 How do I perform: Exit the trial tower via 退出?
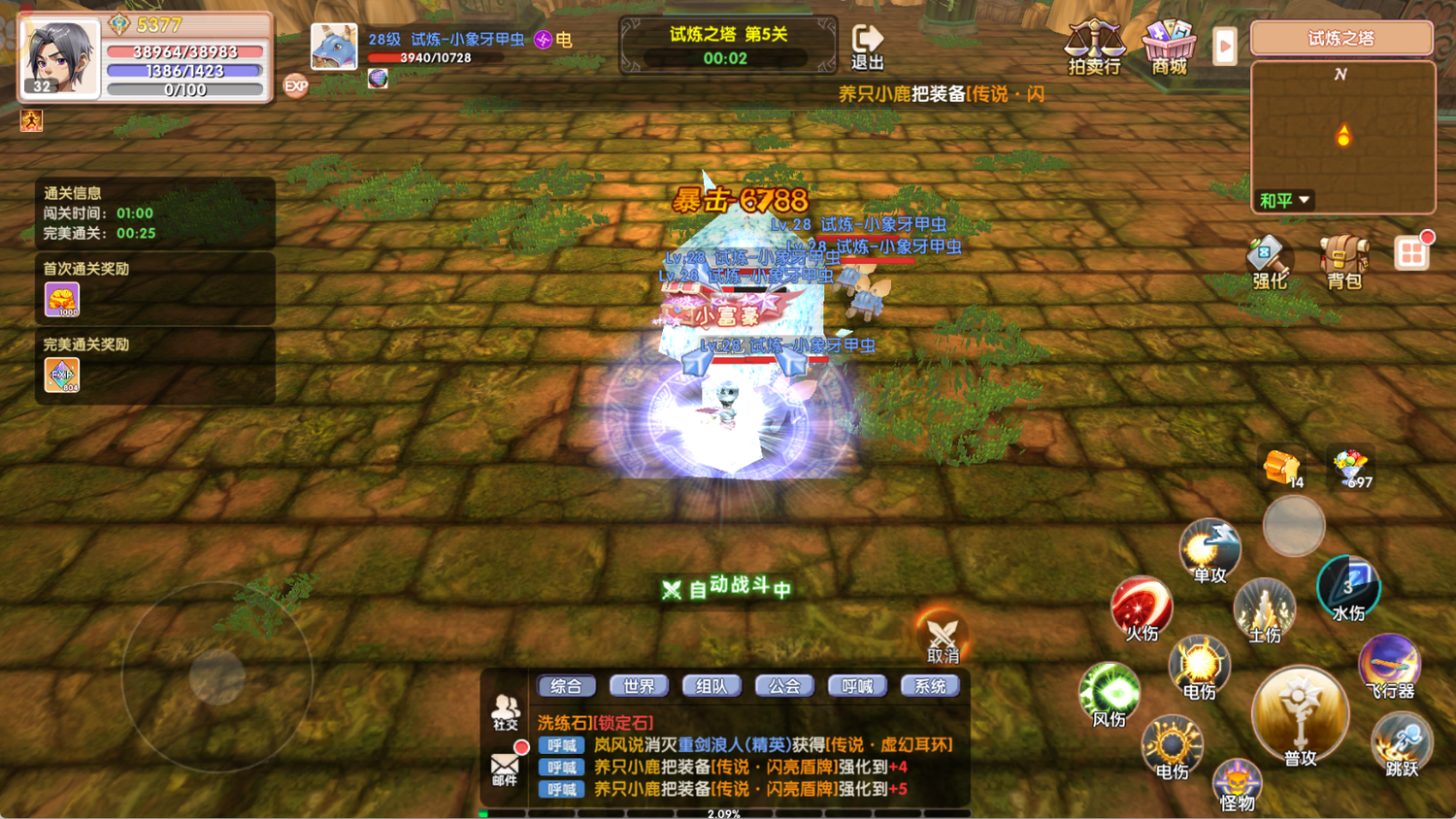click(x=867, y=47)
